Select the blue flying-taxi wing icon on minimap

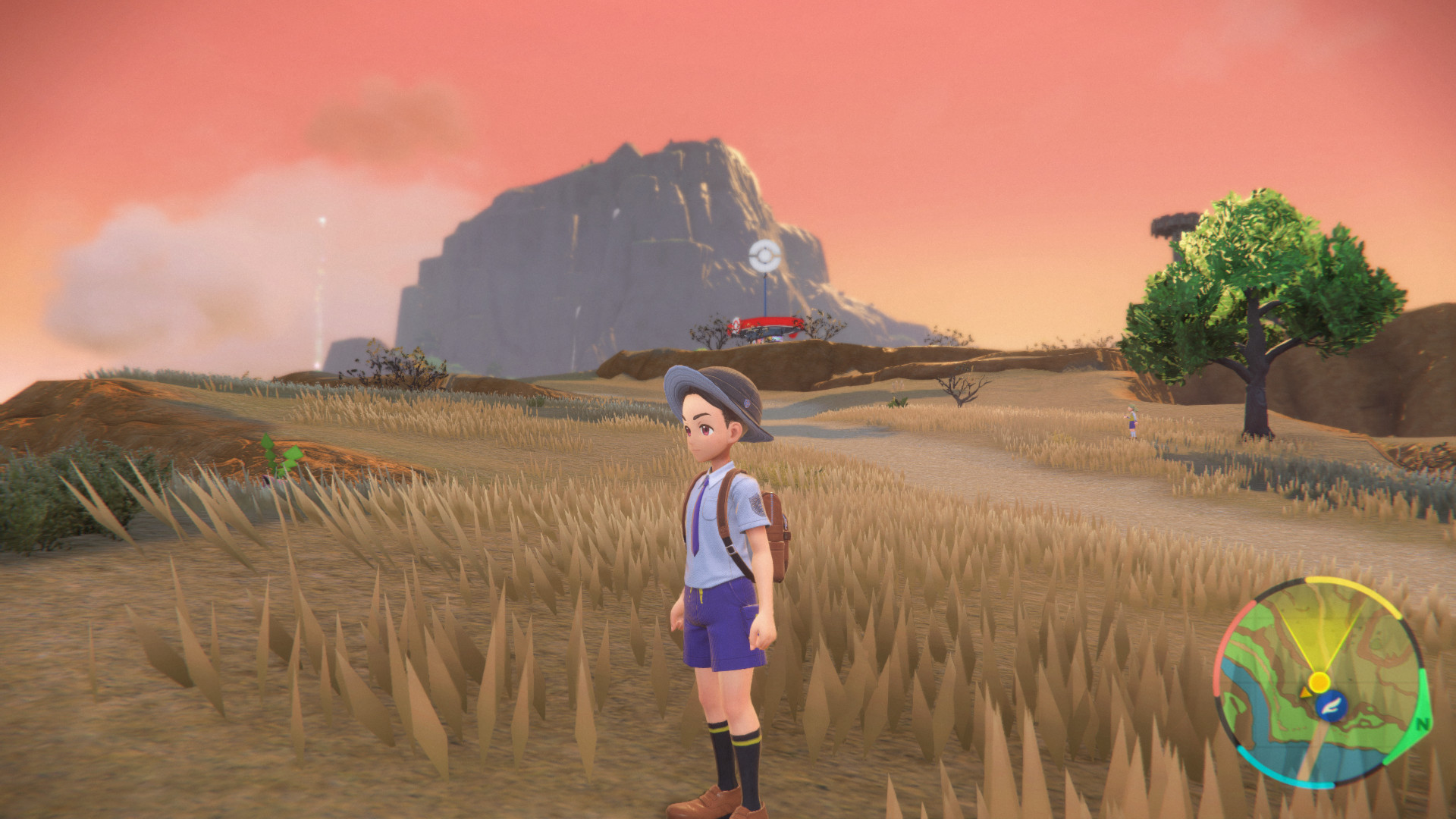pos(1332,706)
